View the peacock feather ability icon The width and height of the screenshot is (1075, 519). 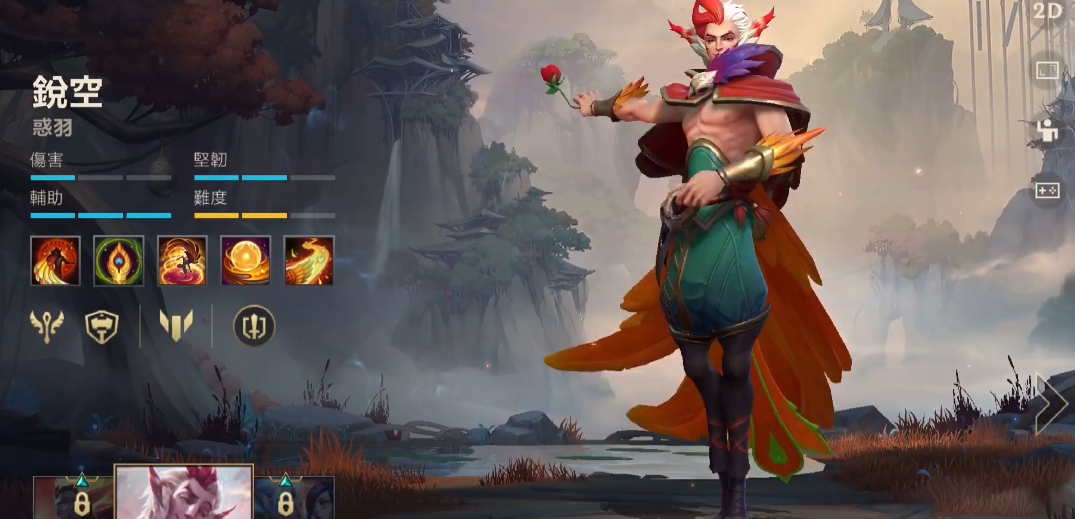[119, 260]
